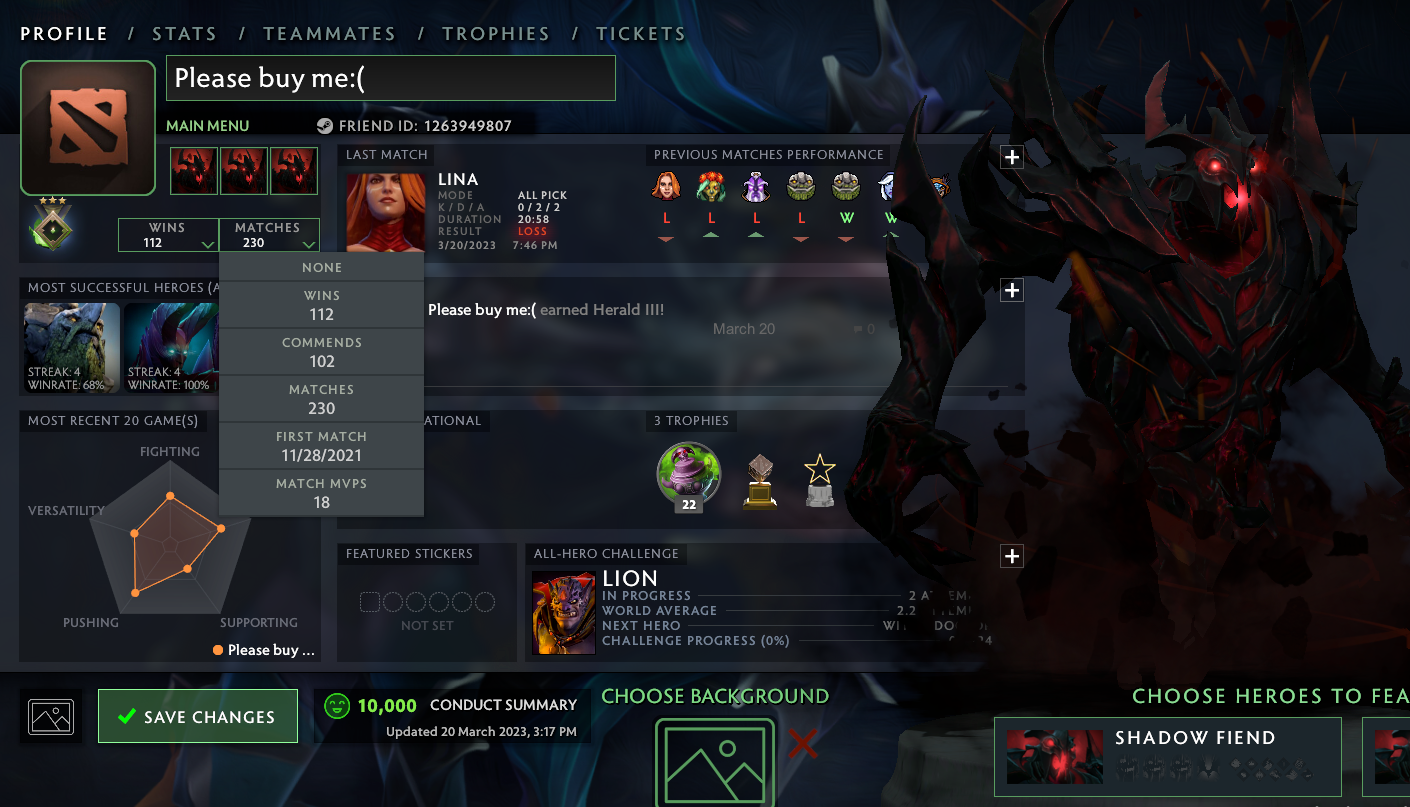The width and height of the screenshot is (1410, 807).
Task: Open the Wins stat dropdown box
Action: pyautogui.click(x=168, y=235)
